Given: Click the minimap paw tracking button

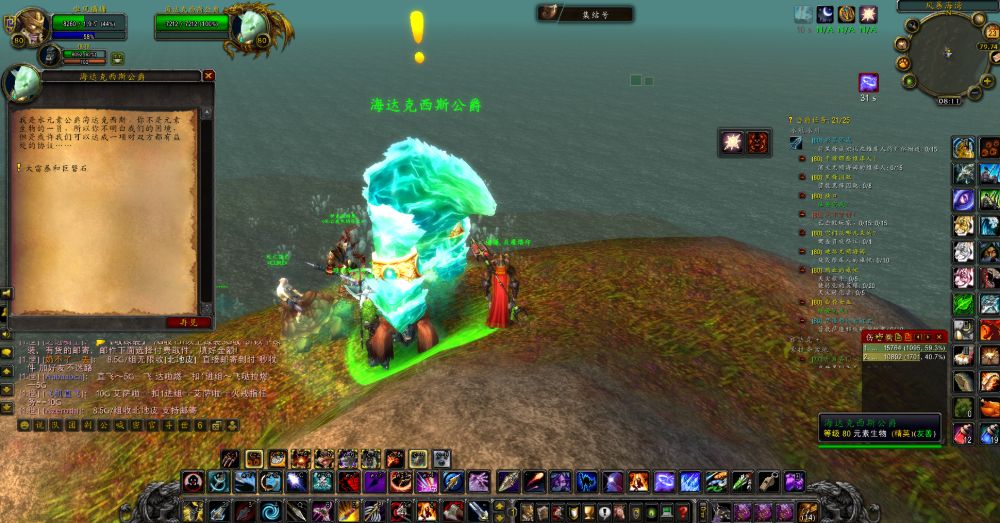Looking at the screenshot, I should [904, 62].
